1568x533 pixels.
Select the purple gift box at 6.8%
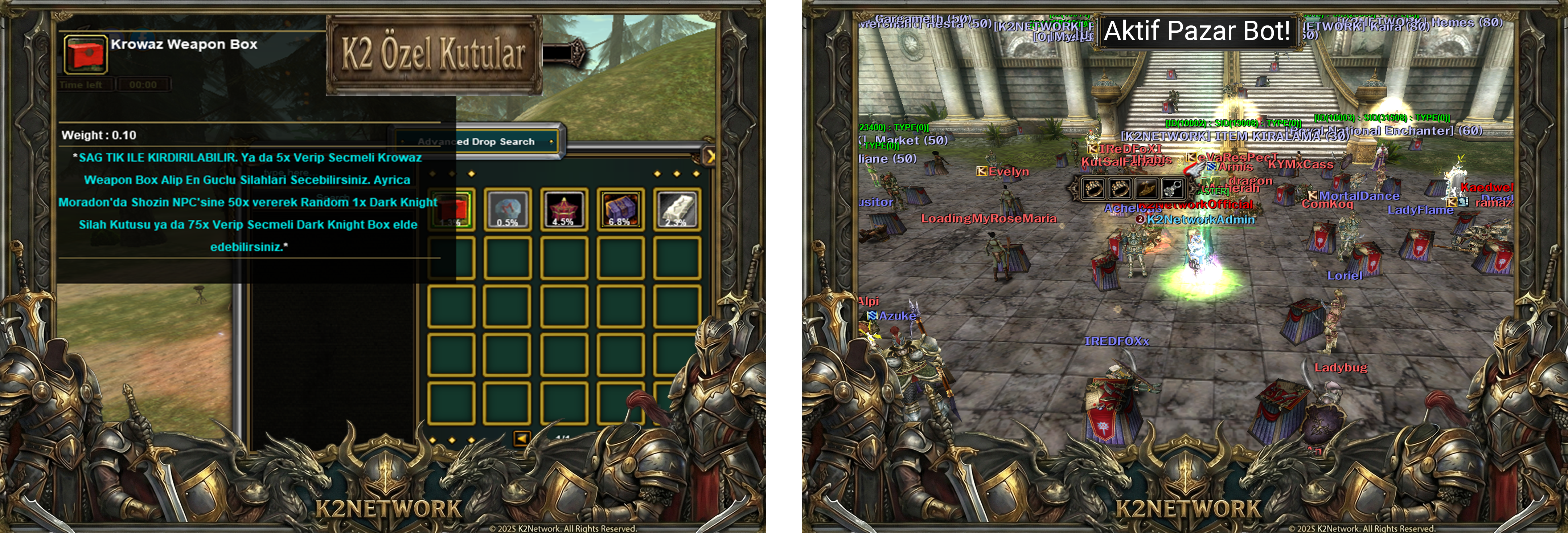620,209
